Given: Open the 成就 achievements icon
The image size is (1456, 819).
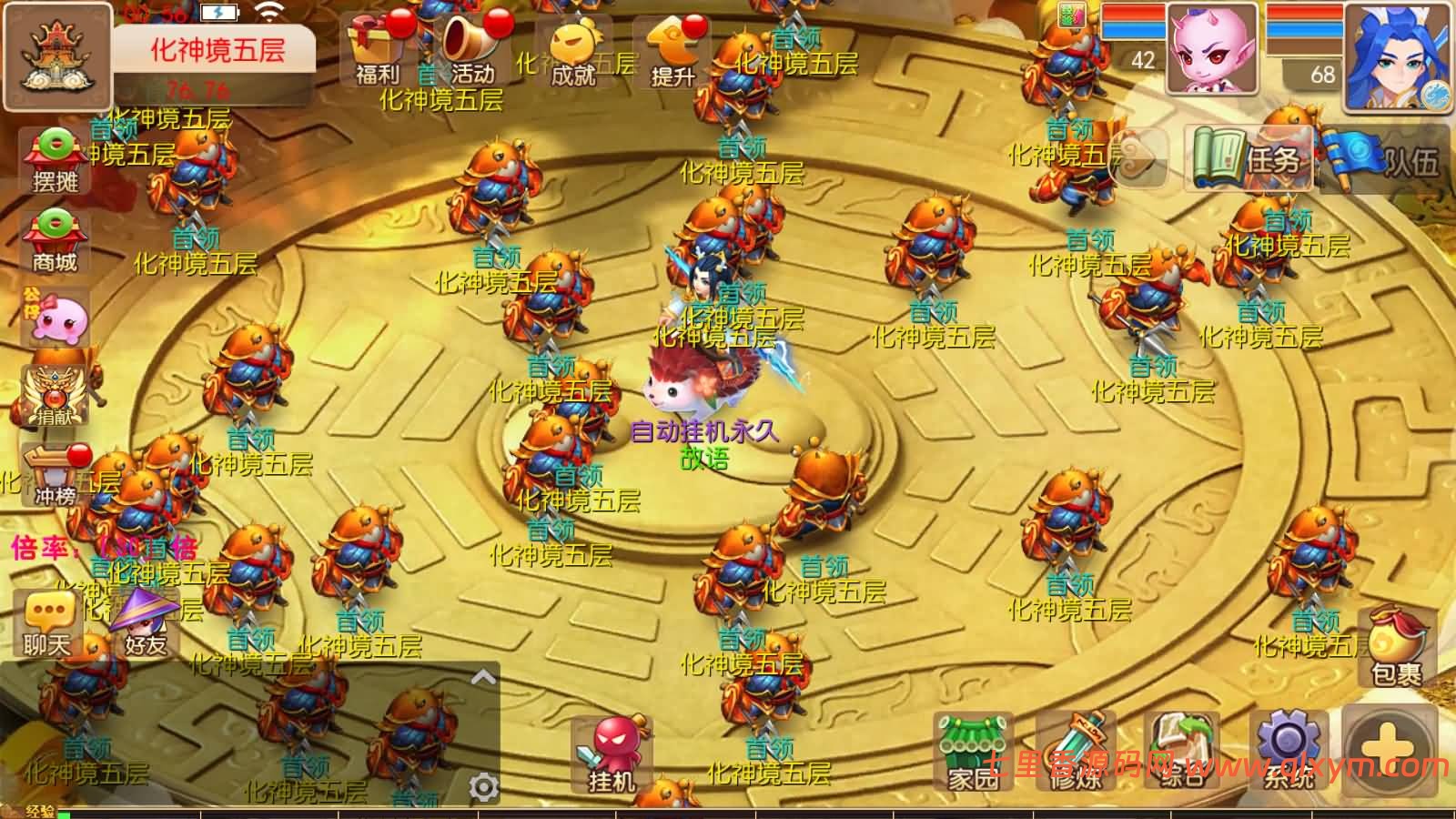Looking at the screenshot, I should pyautogui.click(x=573, y=52).
